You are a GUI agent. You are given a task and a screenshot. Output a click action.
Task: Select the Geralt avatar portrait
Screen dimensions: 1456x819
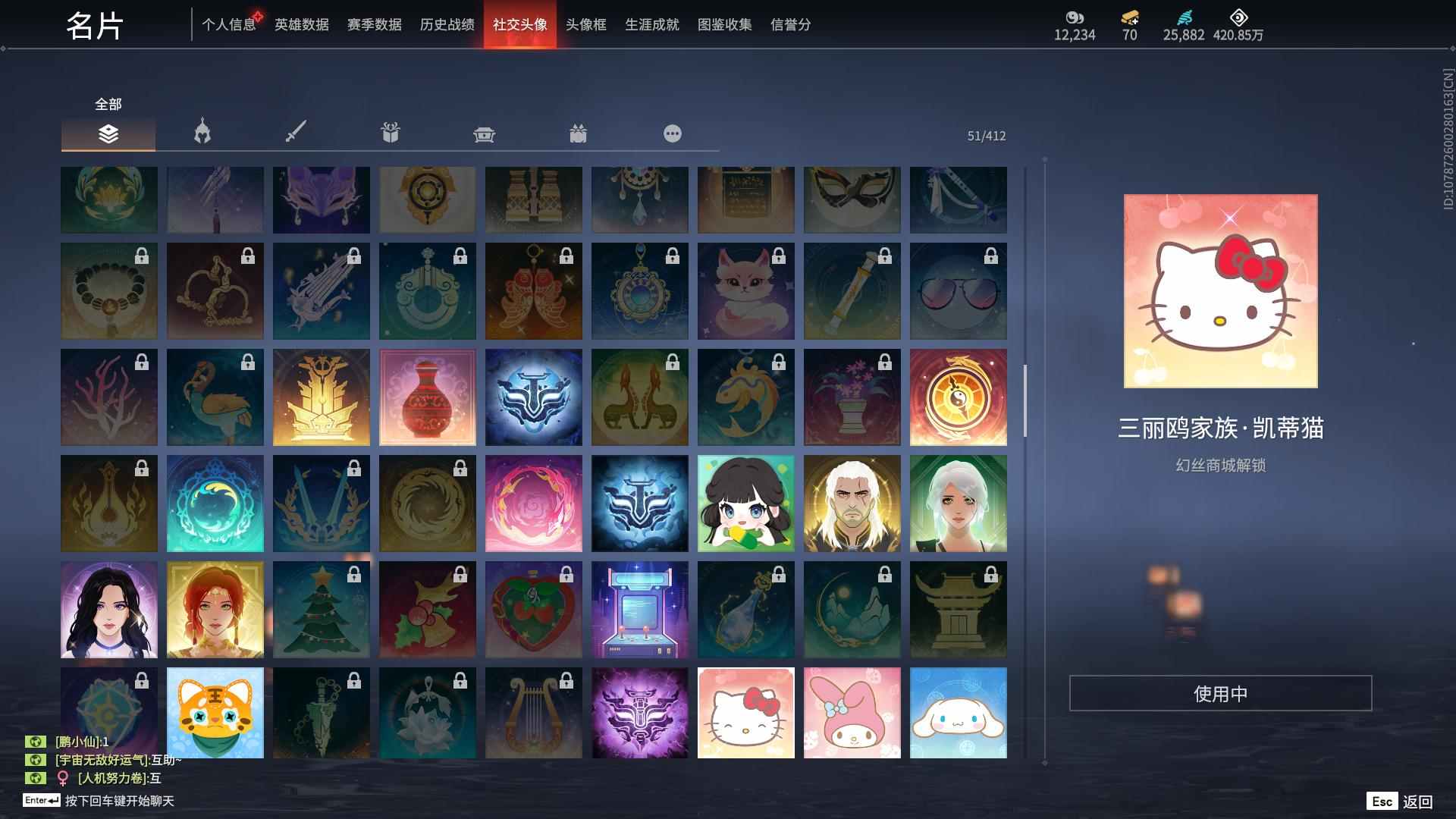point(852,503)
